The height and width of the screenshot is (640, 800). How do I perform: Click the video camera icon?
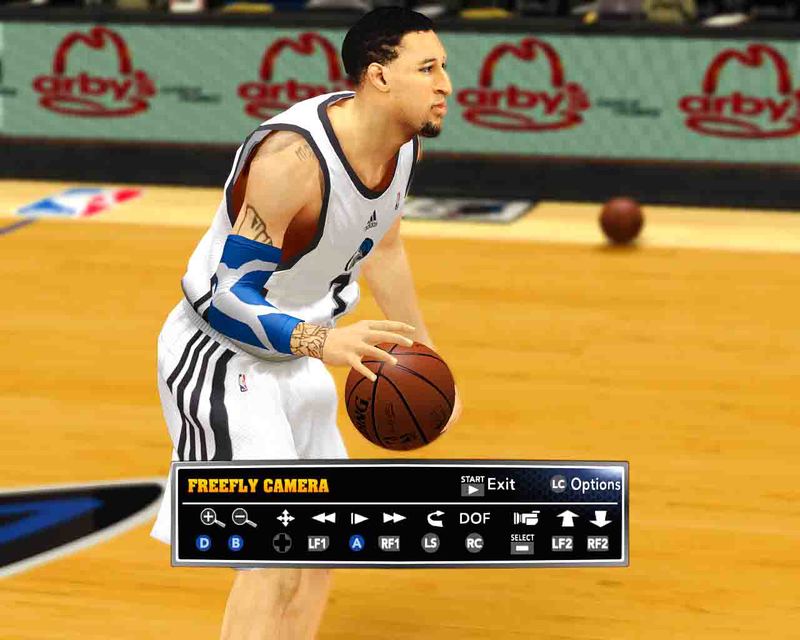[525, 518]
